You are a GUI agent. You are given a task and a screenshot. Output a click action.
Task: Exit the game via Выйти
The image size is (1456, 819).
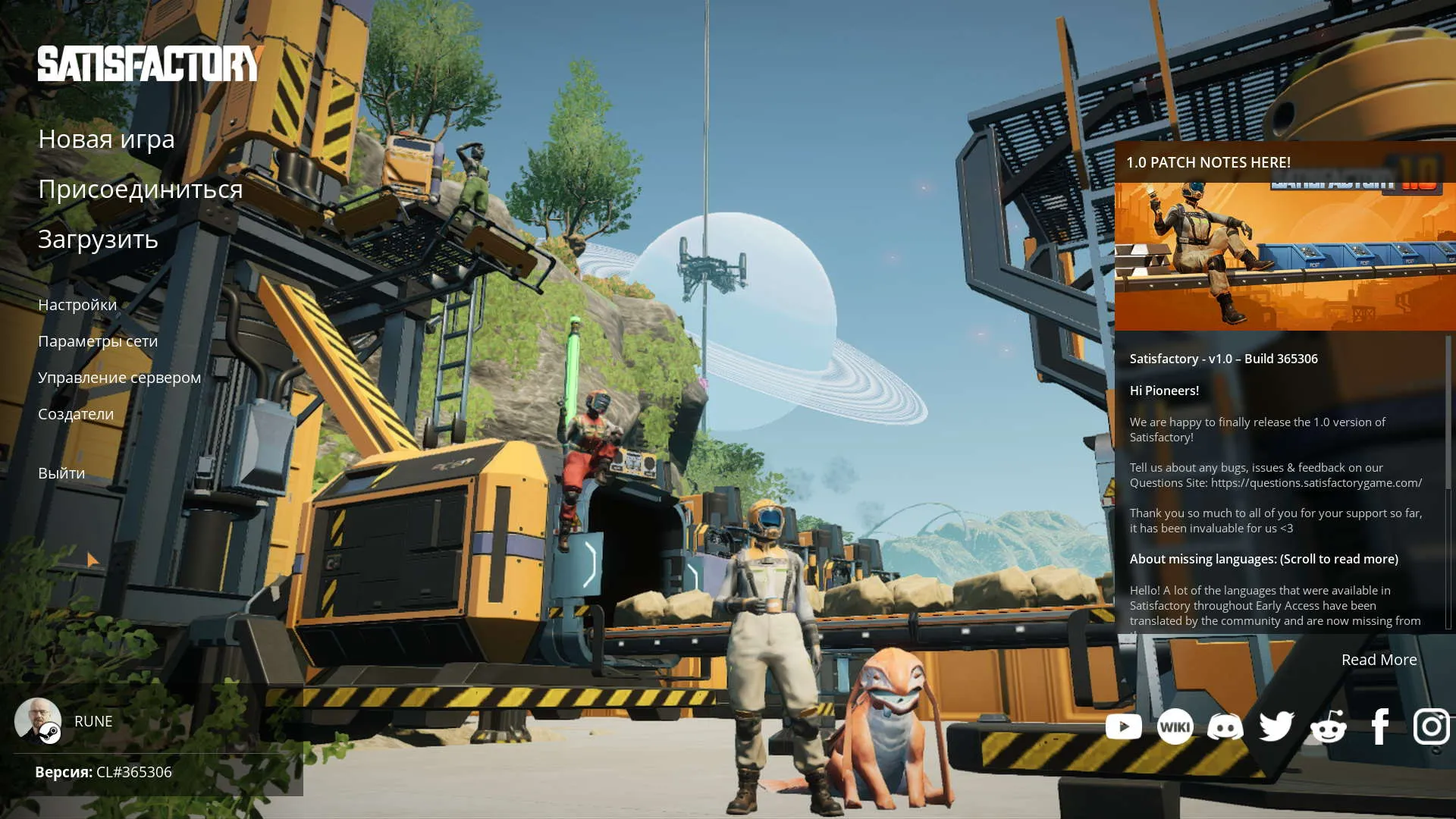(61, 473)
